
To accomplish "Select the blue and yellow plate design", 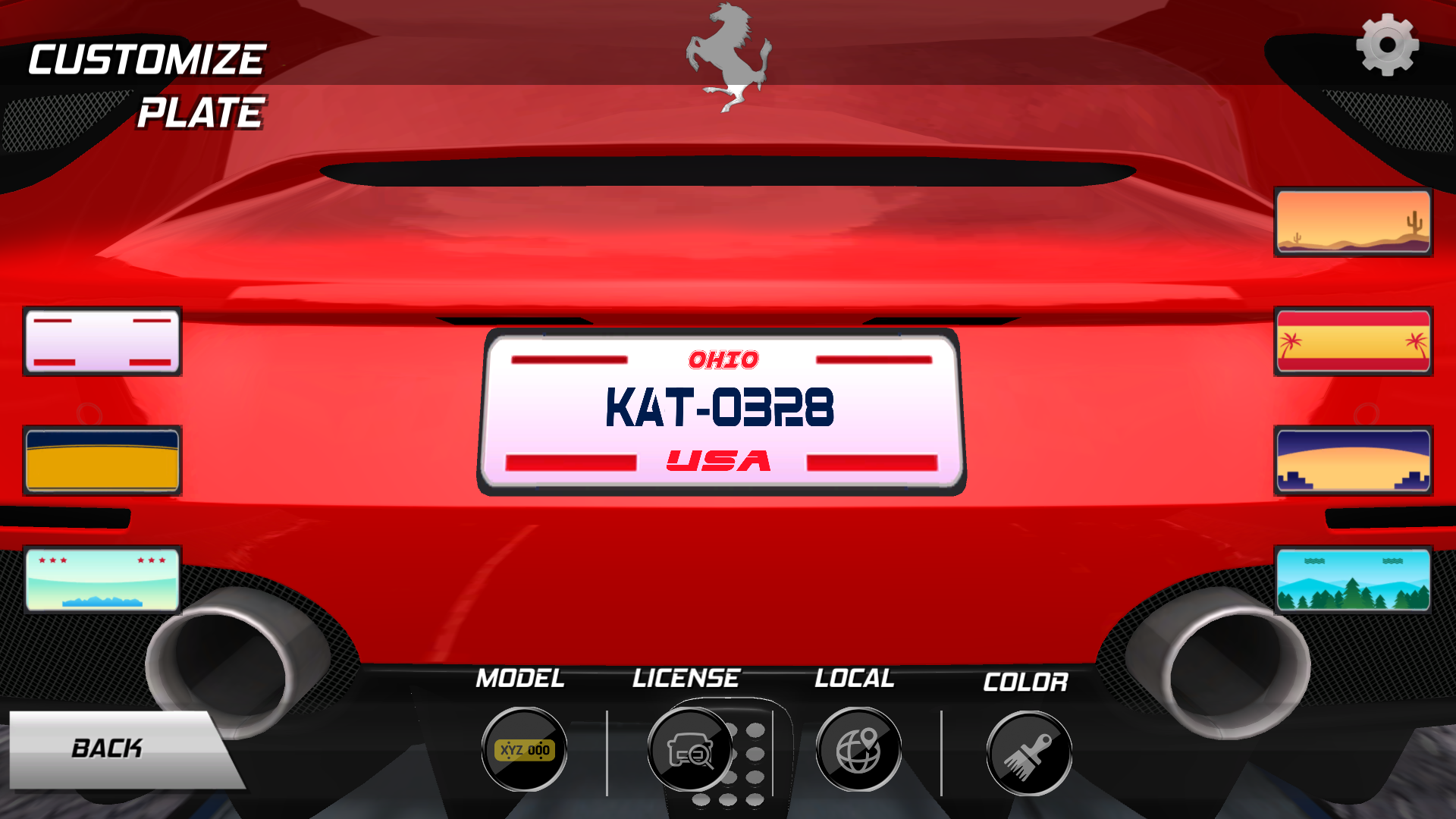I will (x=102, y=460).
